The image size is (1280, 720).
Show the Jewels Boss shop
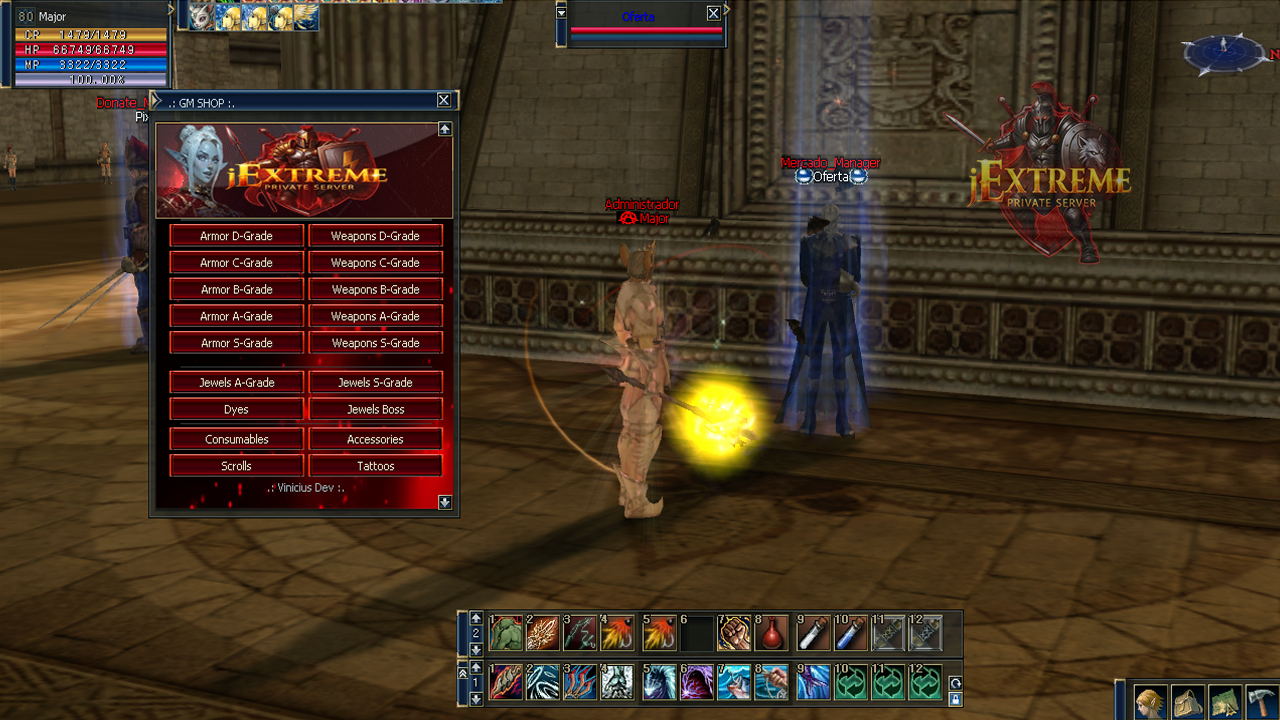pos(375,409)
